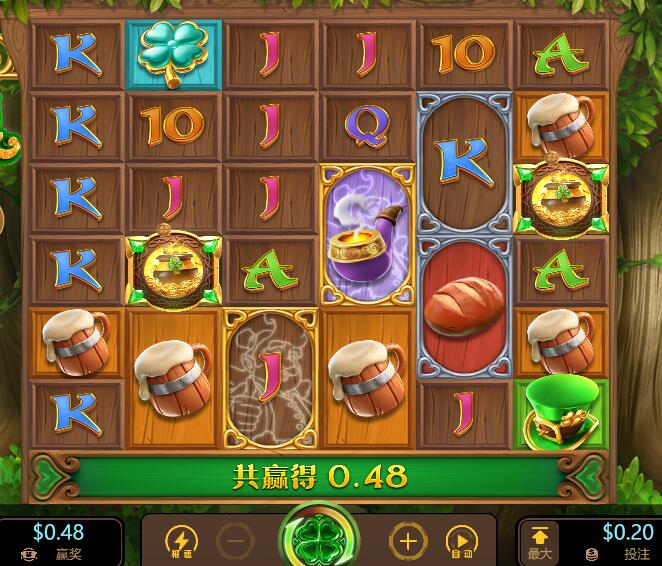Start auto spin with the play button

click(x=461, y=542)
